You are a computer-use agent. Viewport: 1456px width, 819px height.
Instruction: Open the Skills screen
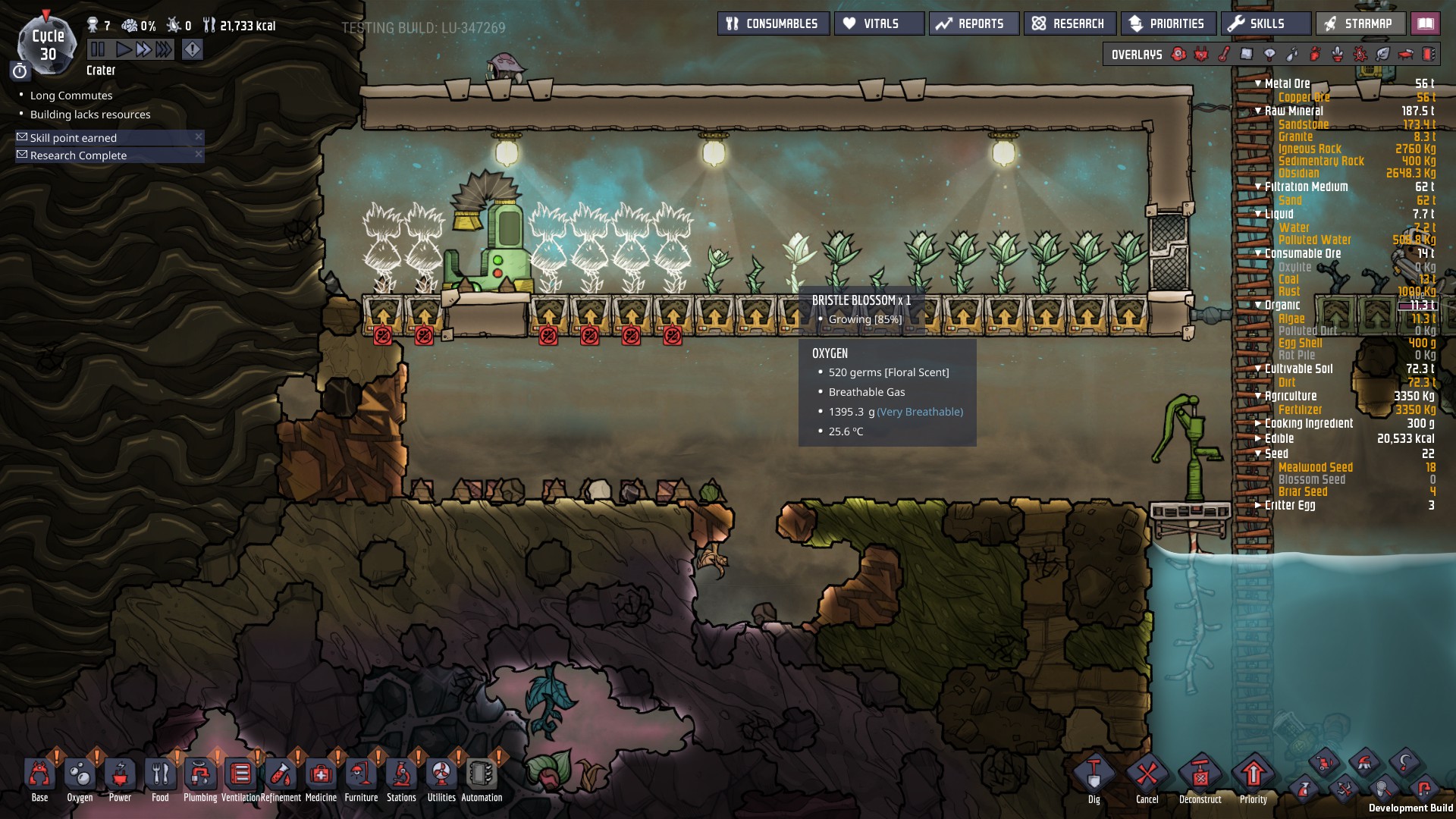click(x=1265, y=24)
